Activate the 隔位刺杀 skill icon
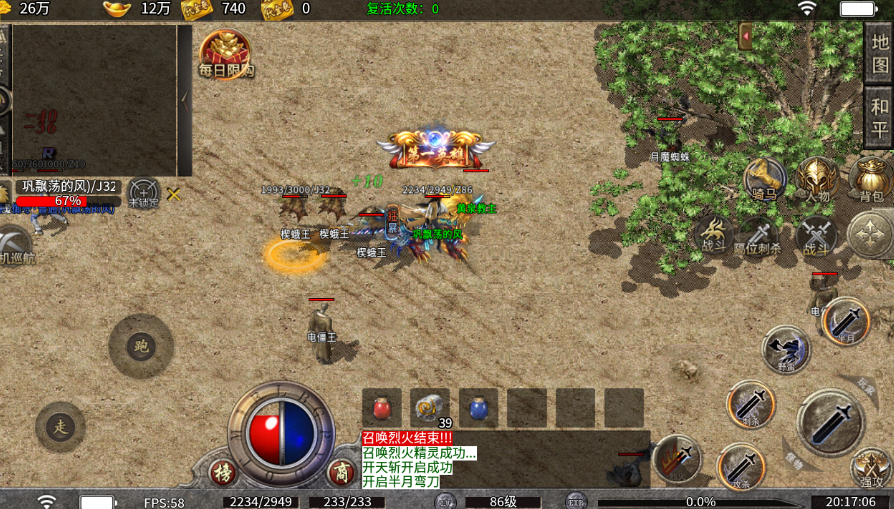 [x=758, y=236]
